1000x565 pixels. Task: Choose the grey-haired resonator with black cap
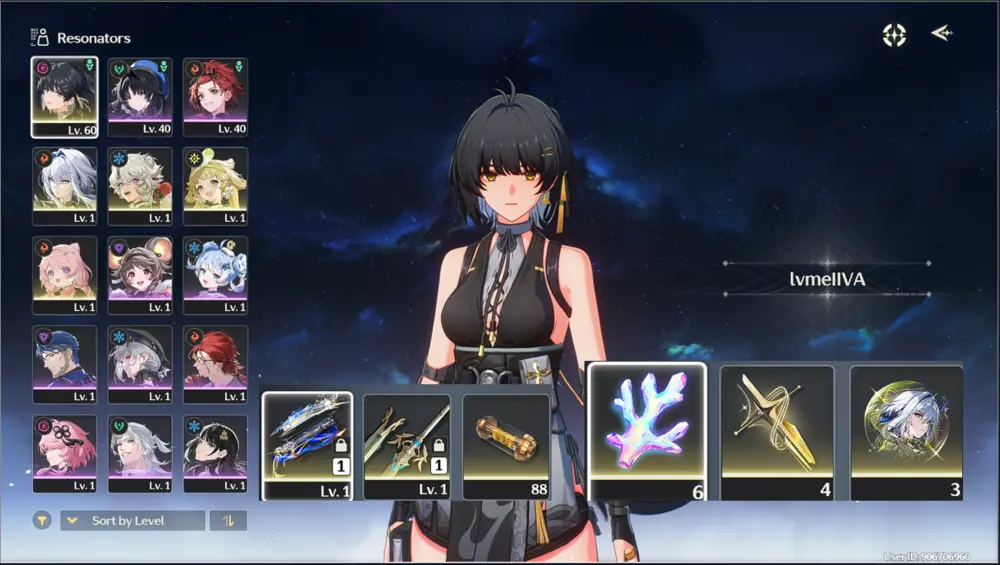[x=140, y=363]
